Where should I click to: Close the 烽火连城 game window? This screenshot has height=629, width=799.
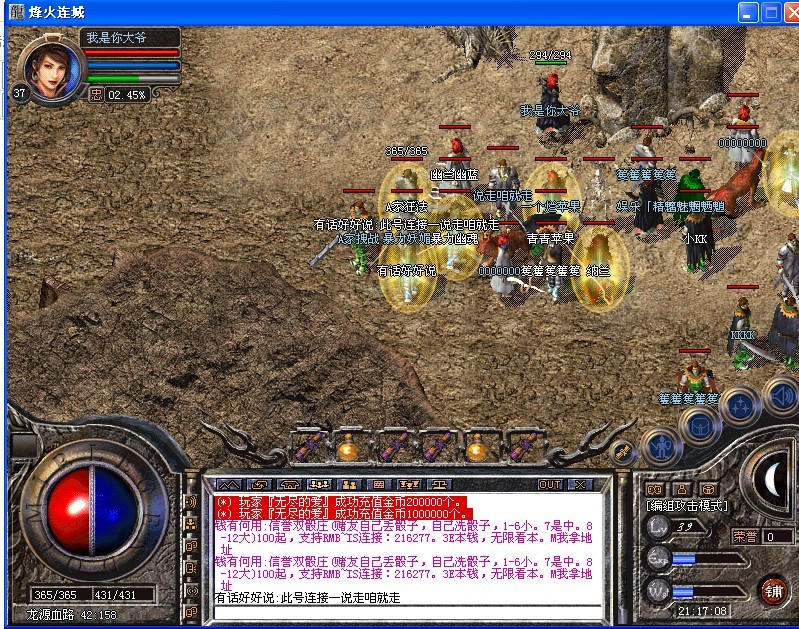click(x=787, y=13)
